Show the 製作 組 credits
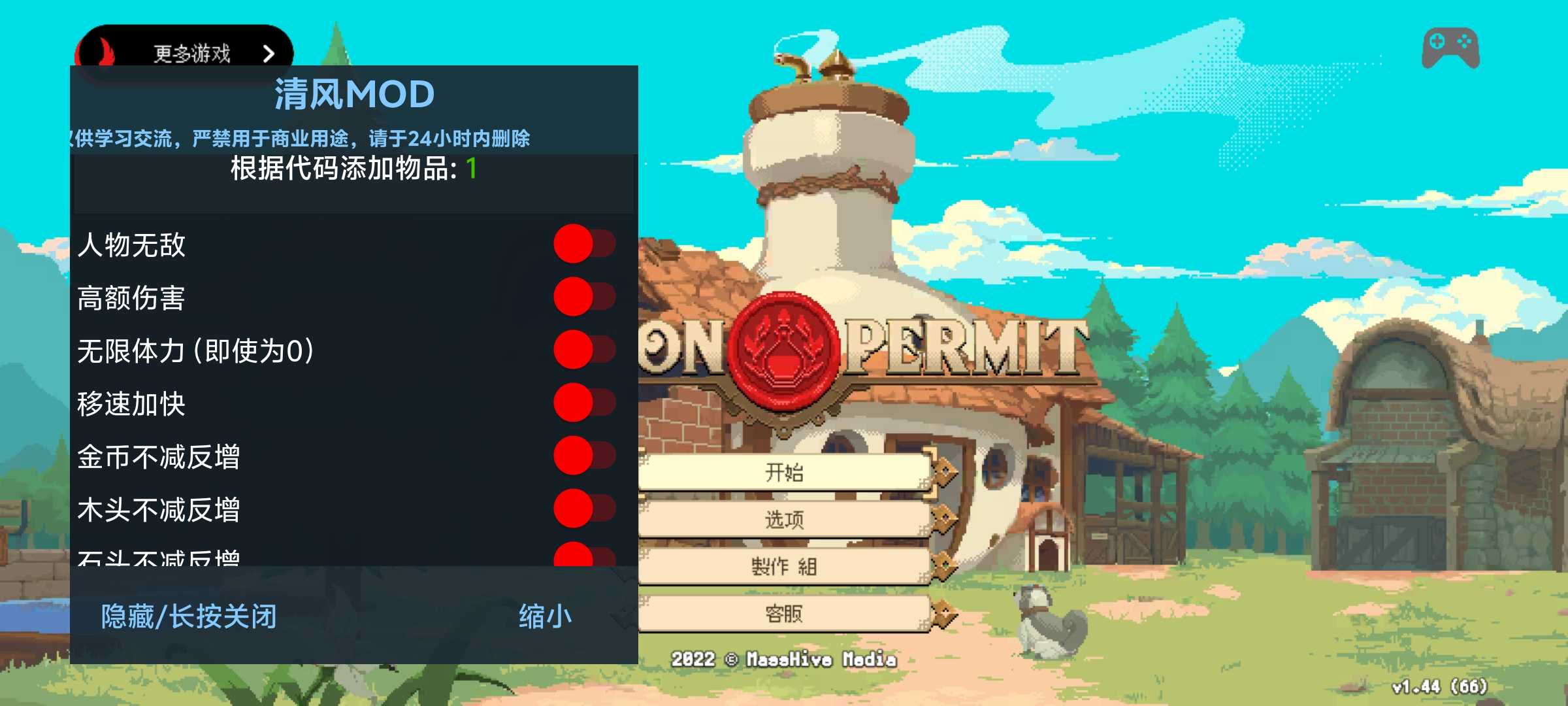 click(x=784, y=566)
